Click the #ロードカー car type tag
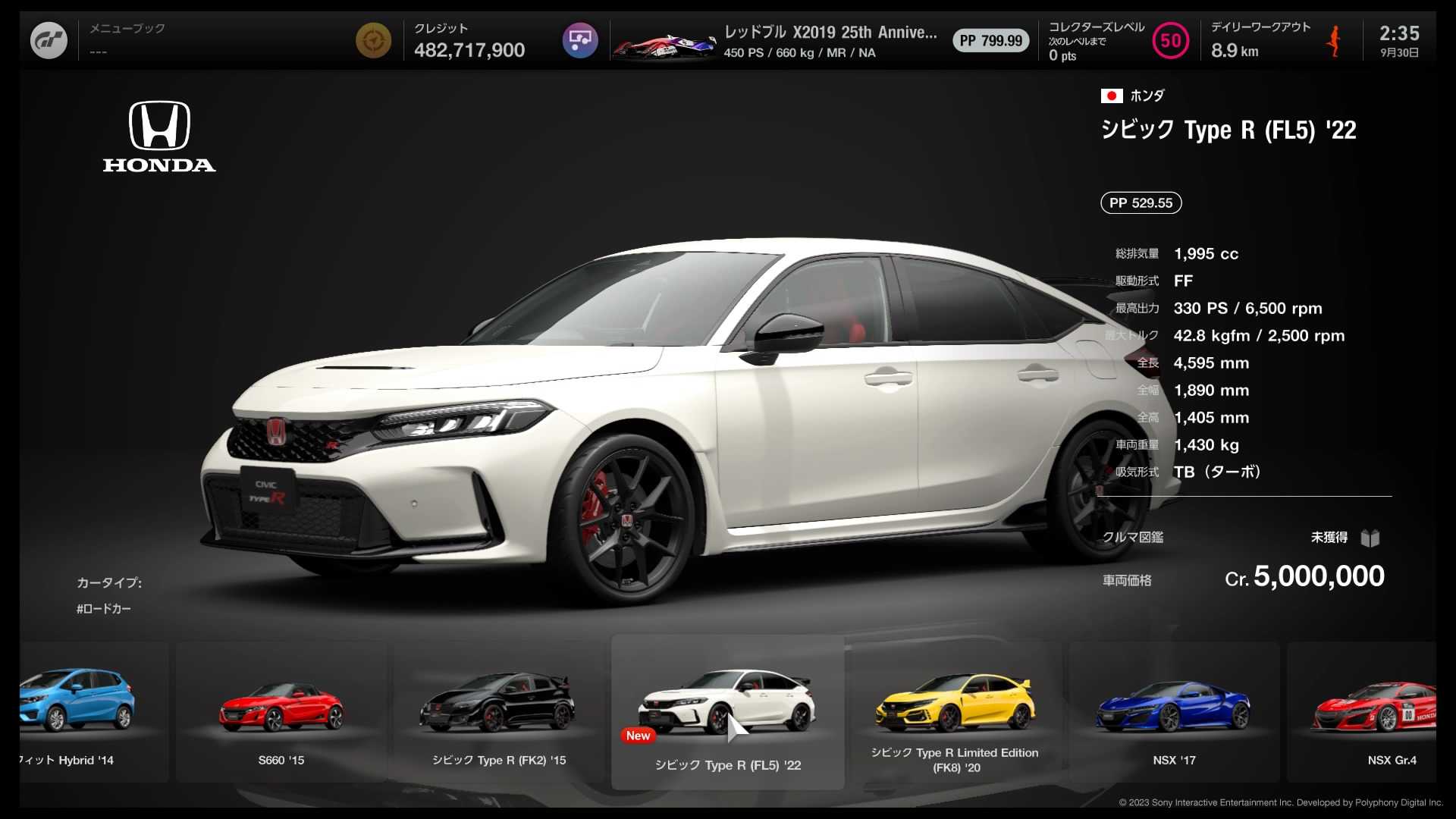This screenshot has height=819, width=1456. 104,609
